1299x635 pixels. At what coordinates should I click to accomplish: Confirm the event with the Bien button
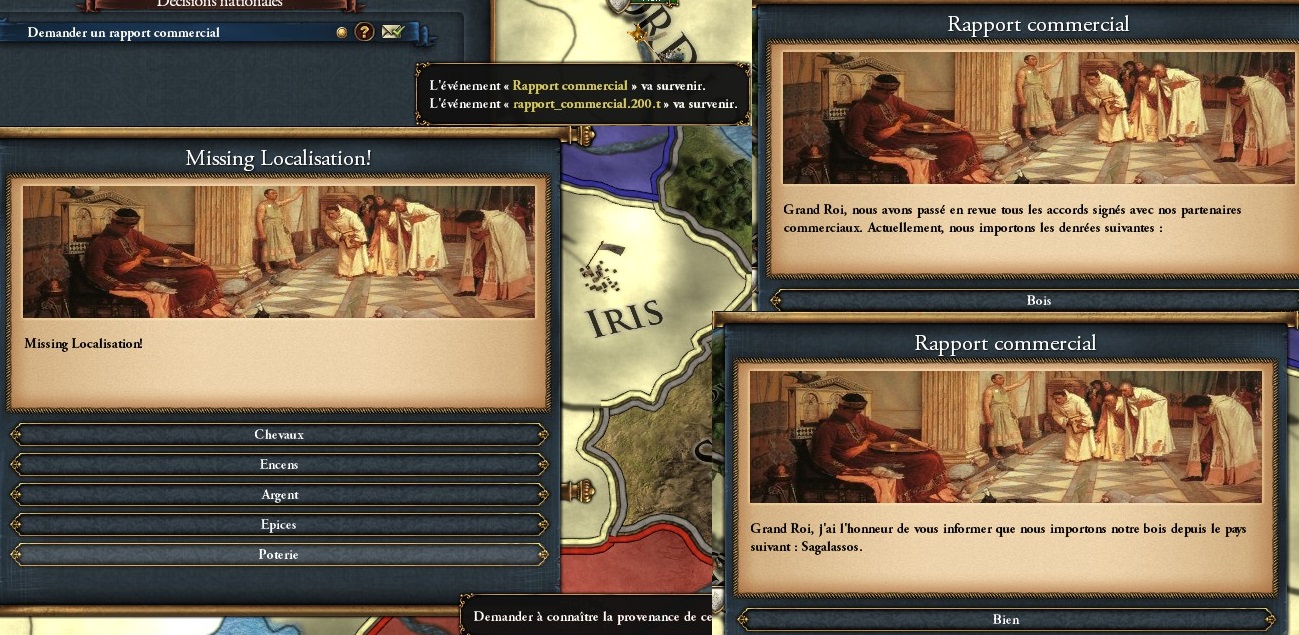tap(1005, 620)
